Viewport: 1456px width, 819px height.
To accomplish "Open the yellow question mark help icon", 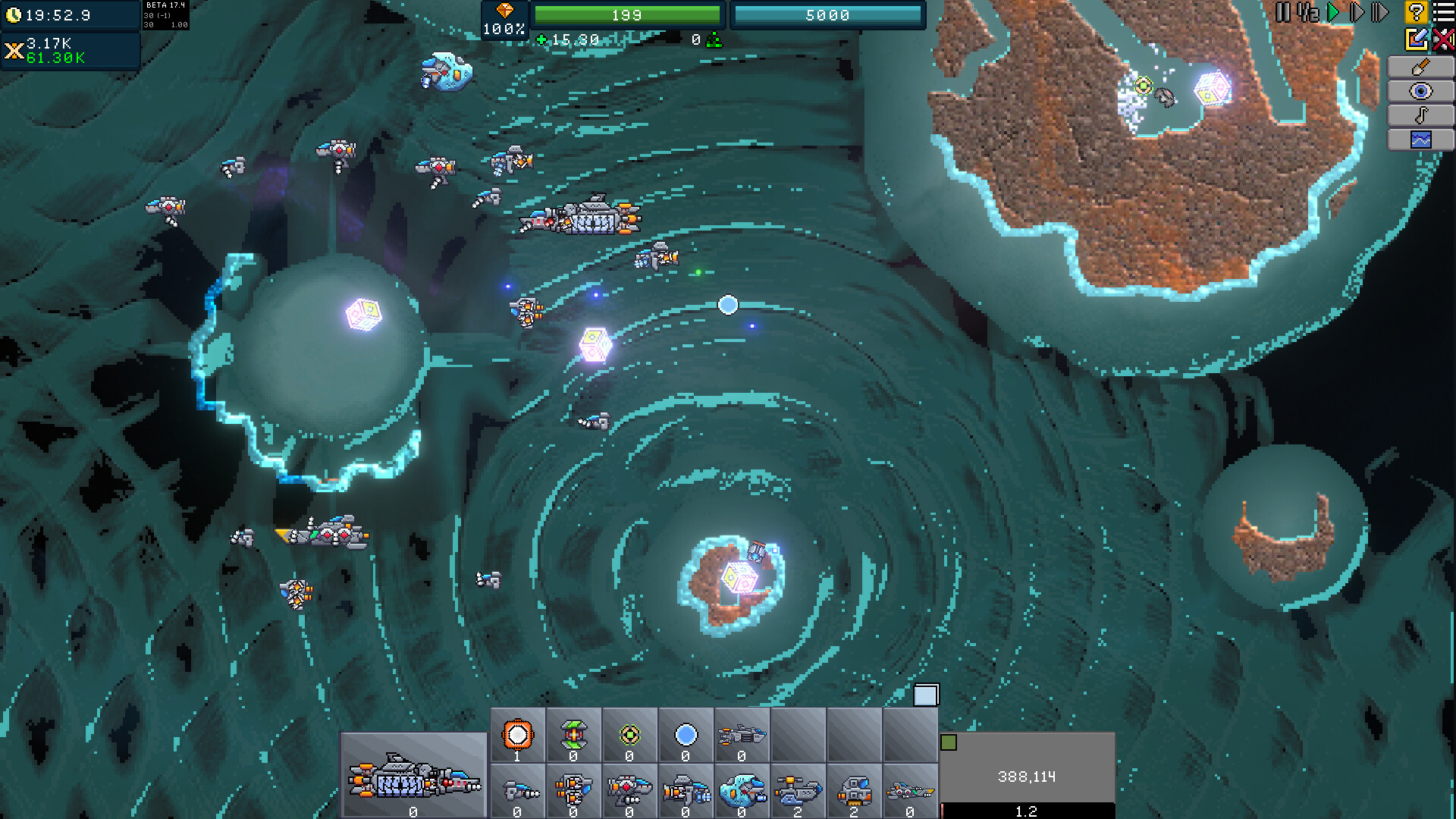I will (1416, 11).
